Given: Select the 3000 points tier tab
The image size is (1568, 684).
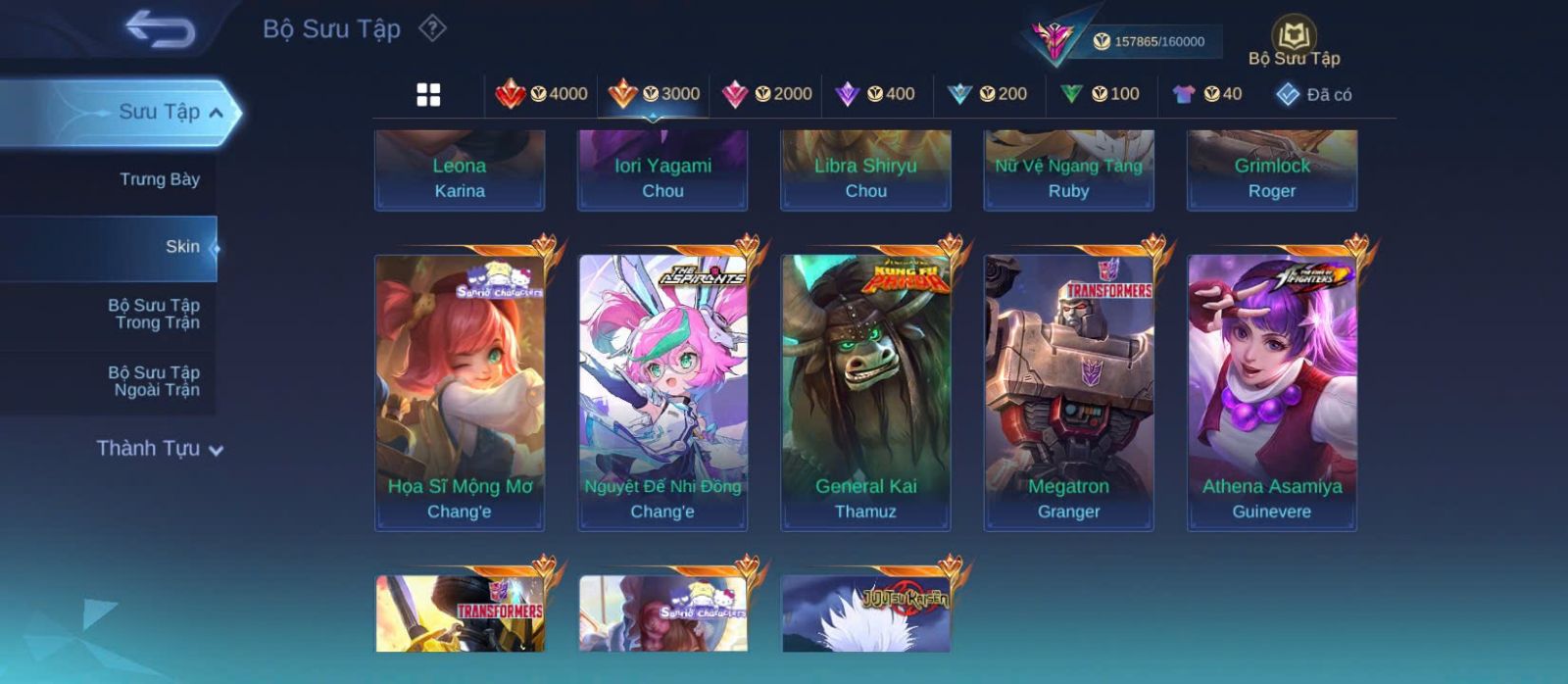Looking at the screenshot, I should click(655, 94).
